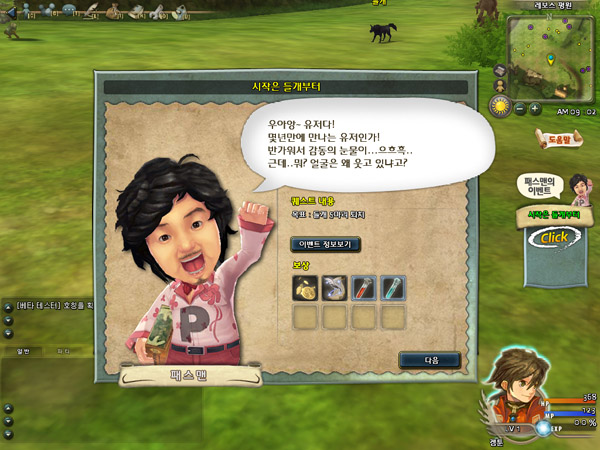
Task: Click the minimap of 레보스 평원
Action: click(551, 55)
